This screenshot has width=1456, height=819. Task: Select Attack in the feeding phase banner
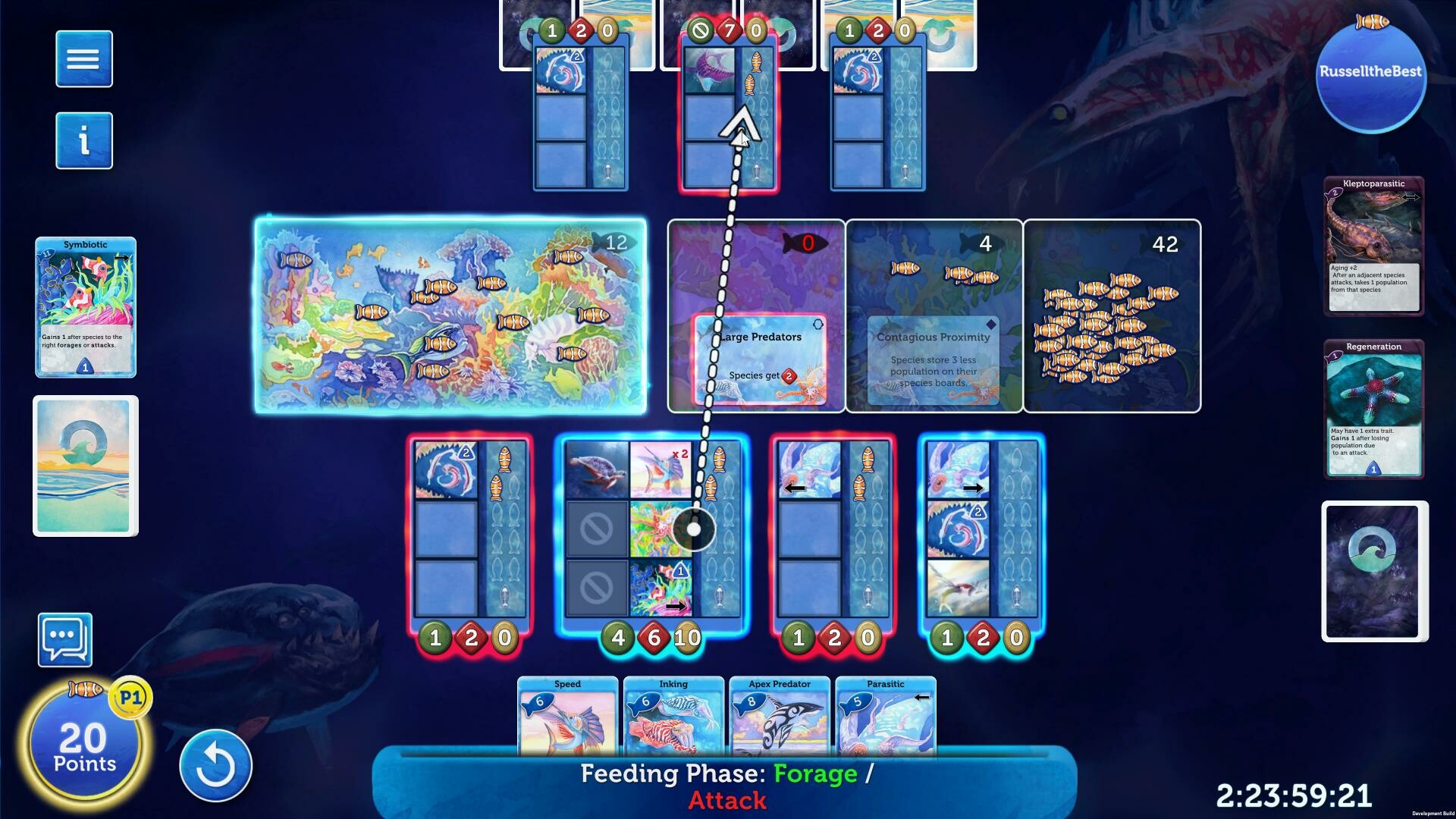(726, 800)
